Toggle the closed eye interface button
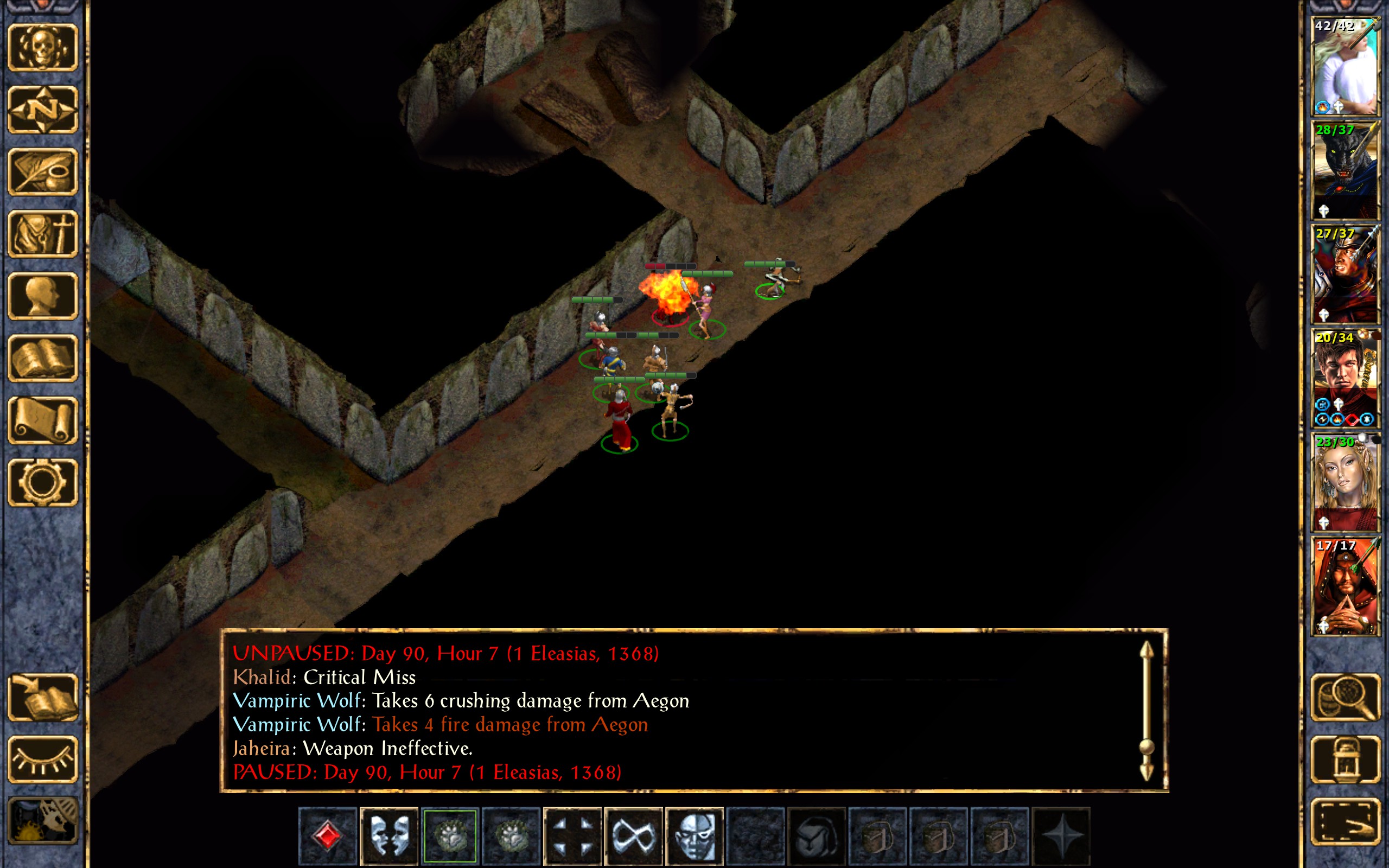 coord(42,759)
